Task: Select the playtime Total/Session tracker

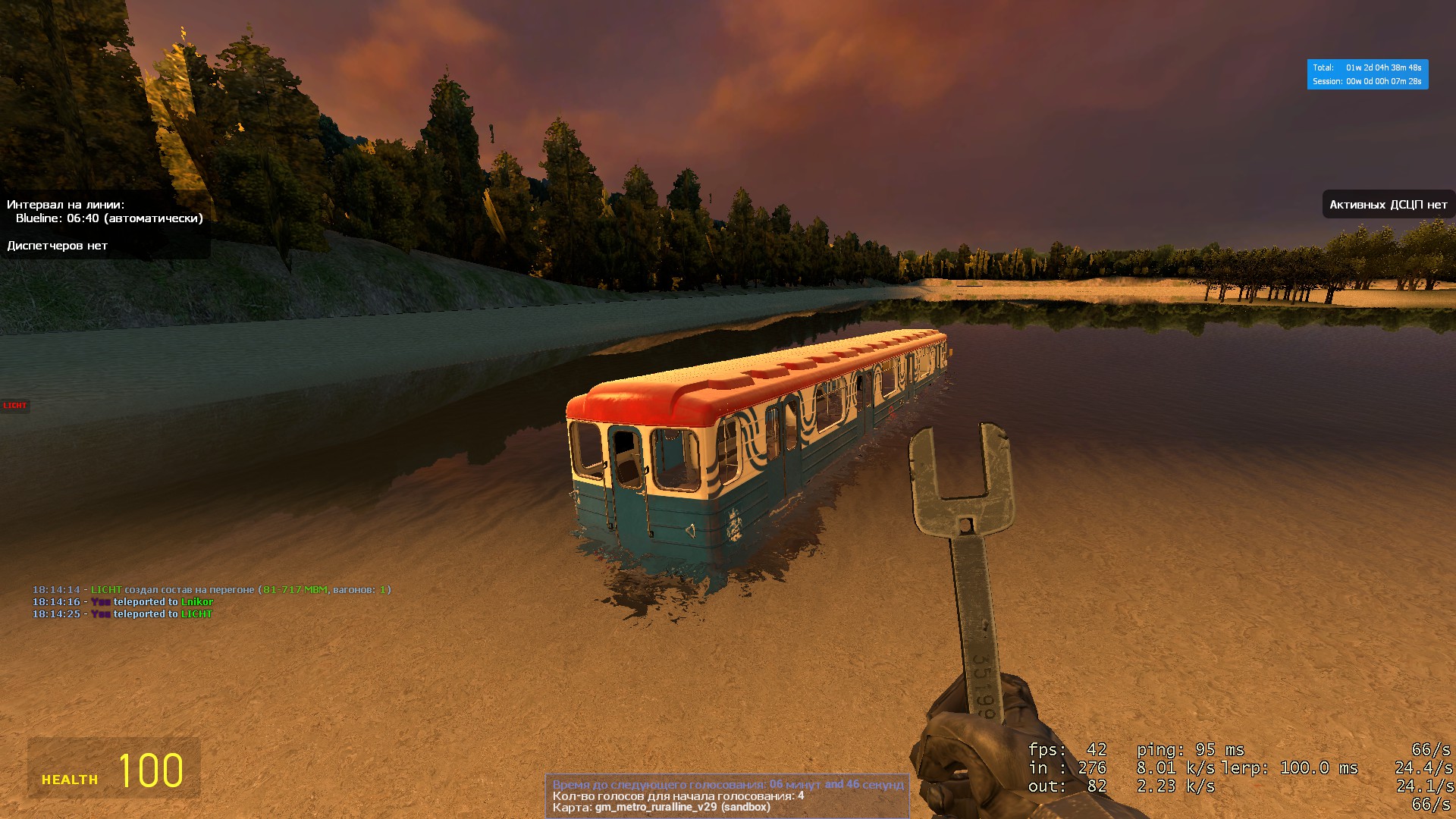Action: [1367, 74]
